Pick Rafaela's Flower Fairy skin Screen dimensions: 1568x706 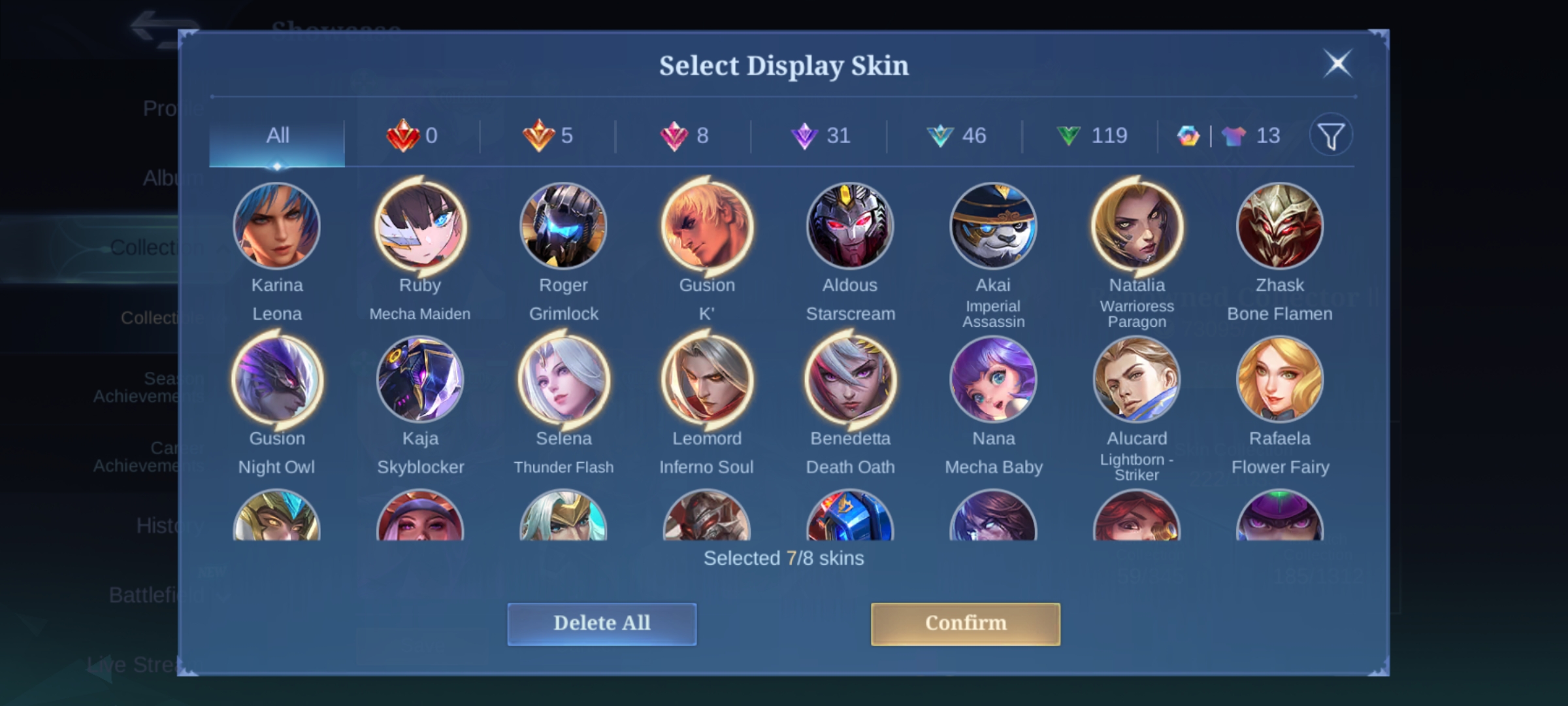(x=1279, y=380)
